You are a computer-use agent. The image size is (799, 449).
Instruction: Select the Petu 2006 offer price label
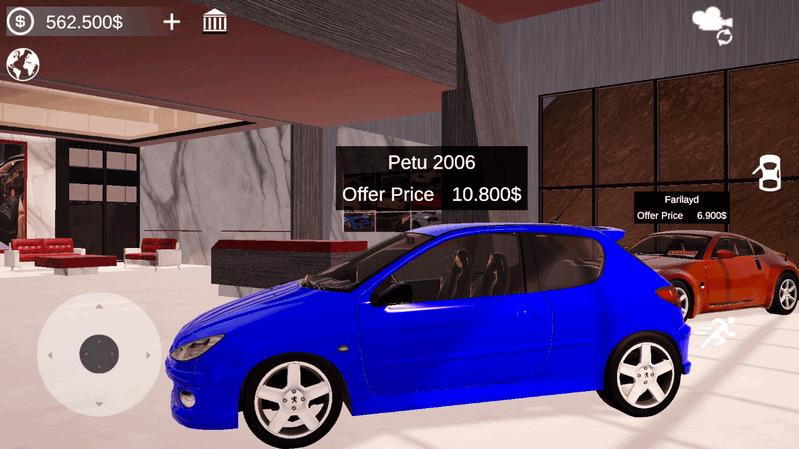431,194
